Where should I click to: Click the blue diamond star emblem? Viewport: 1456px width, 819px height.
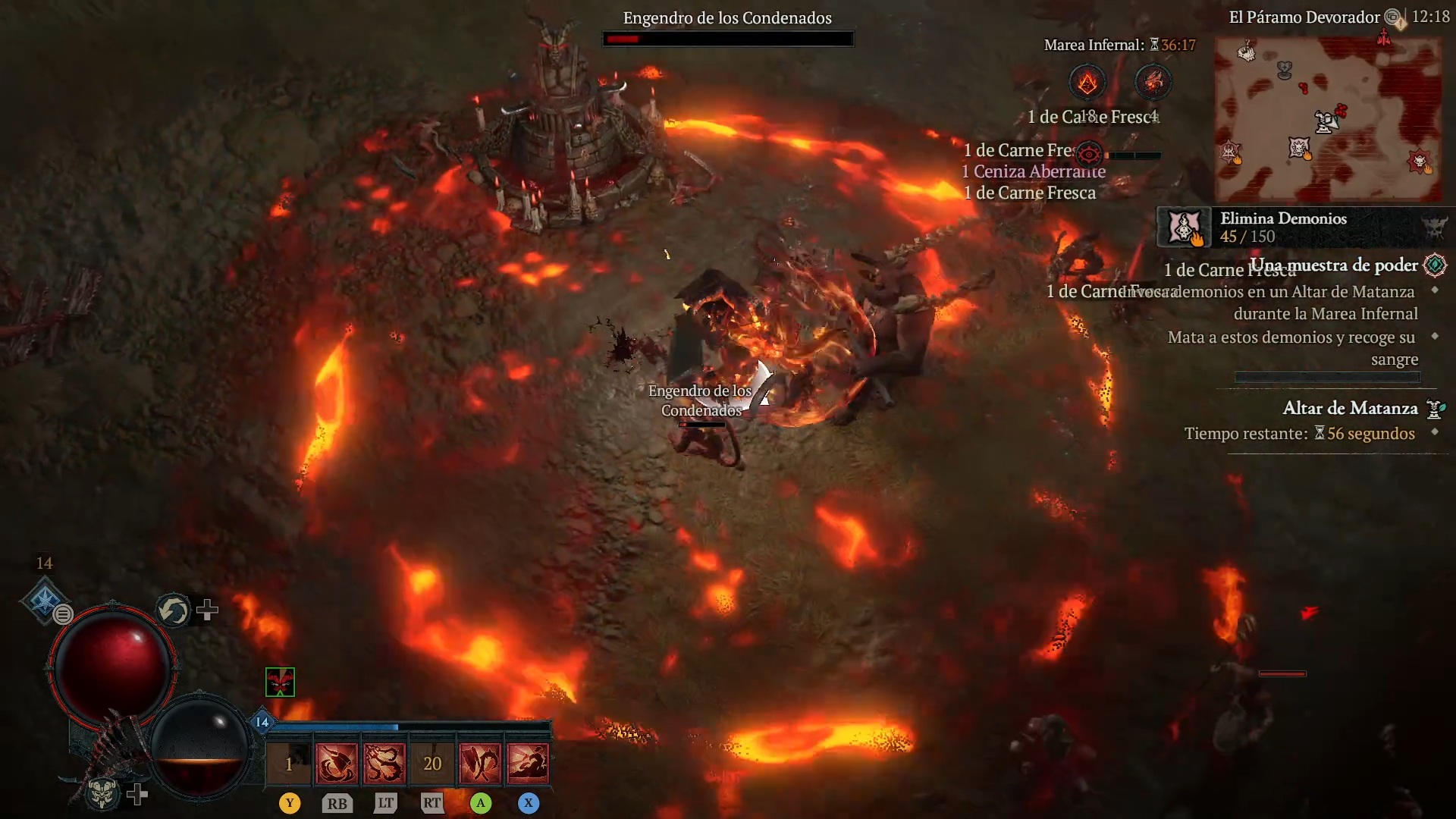click(x=44, y=600)
